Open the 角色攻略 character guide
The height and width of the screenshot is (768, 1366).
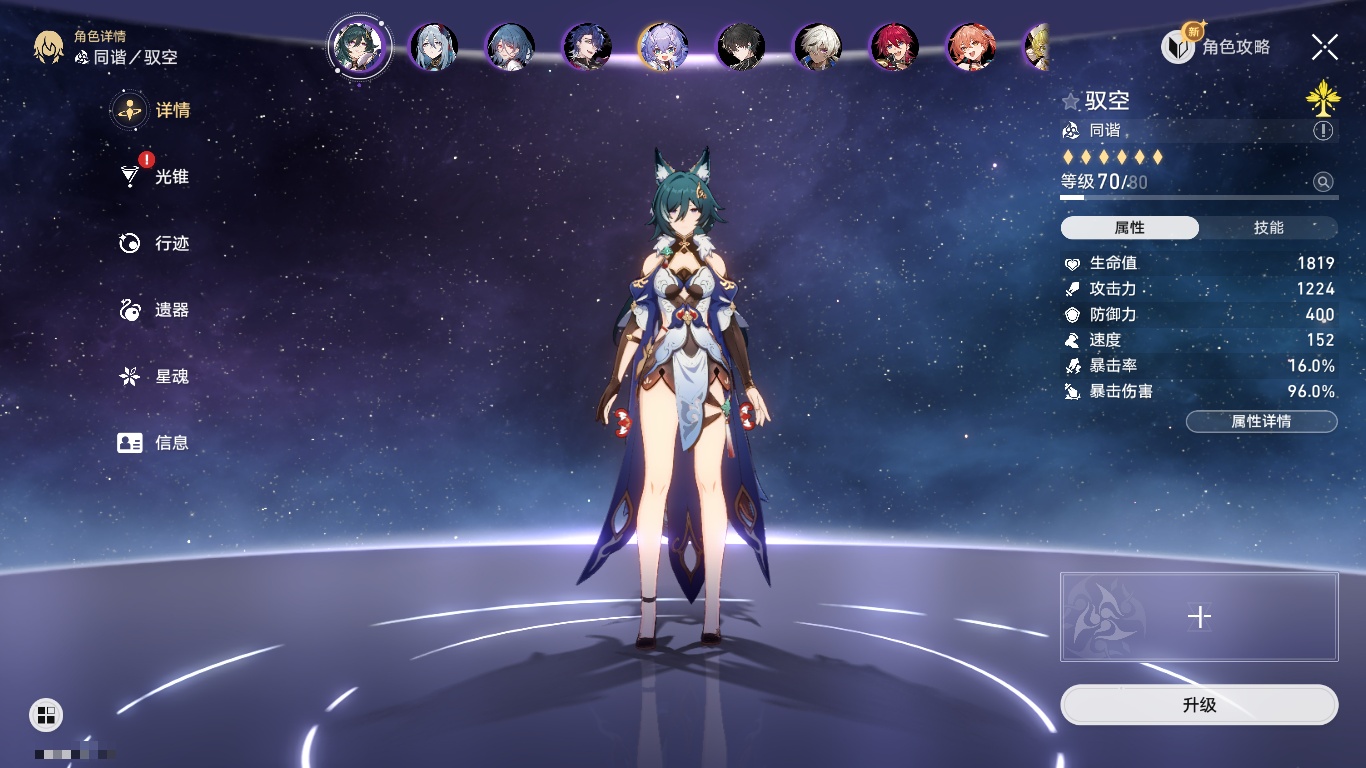1216,46
